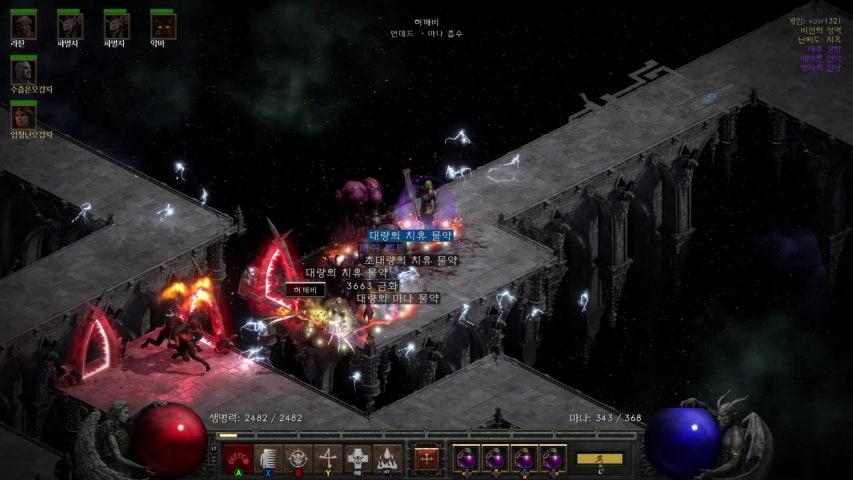Choose the rising spikes skill icon
853x480 pixels.
click(x=386, y=458)
